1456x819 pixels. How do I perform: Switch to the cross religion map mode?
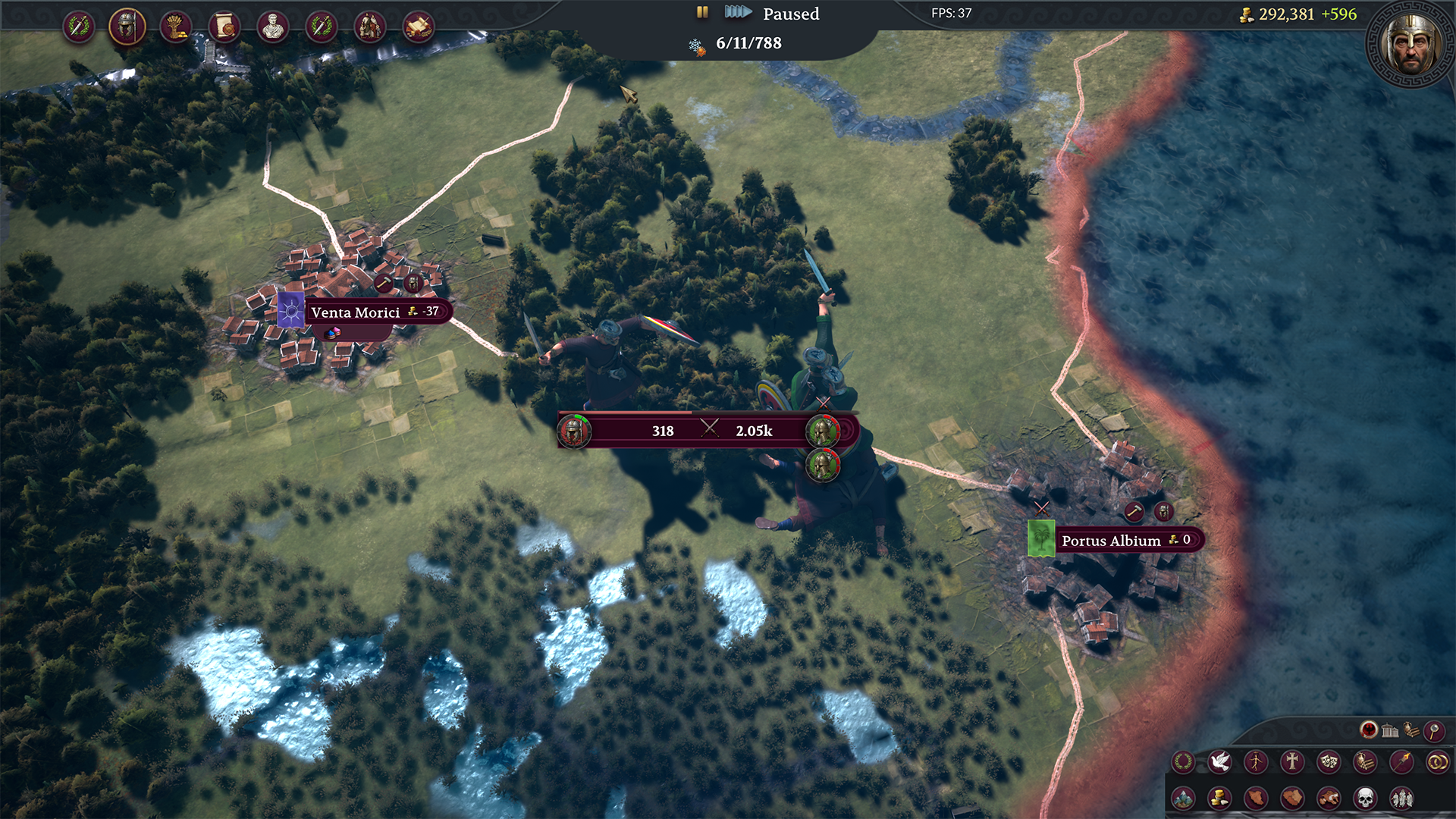coord(1292,761)
